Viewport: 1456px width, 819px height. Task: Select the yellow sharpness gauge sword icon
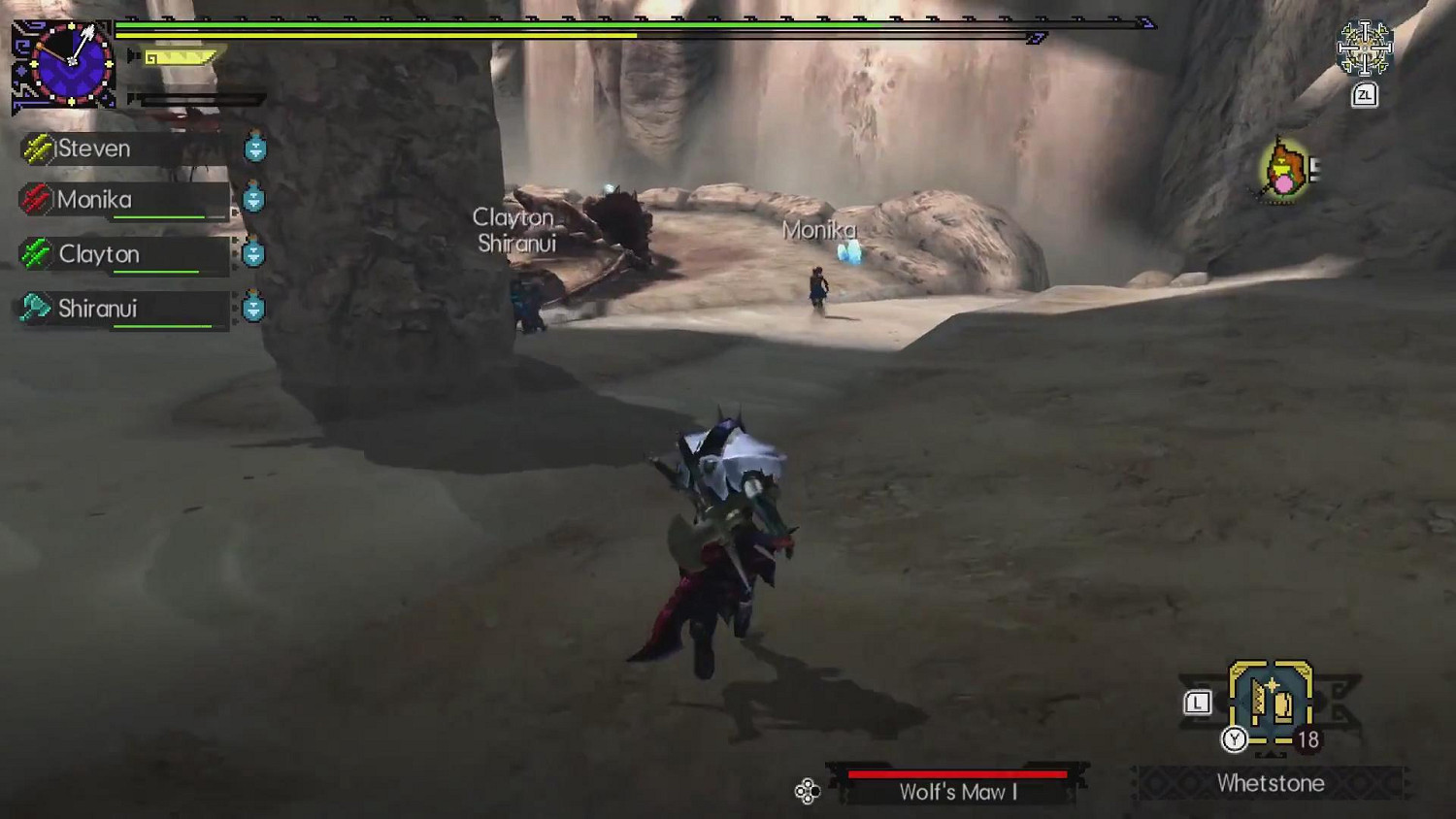pyautogui.click(x=180, y=56)
